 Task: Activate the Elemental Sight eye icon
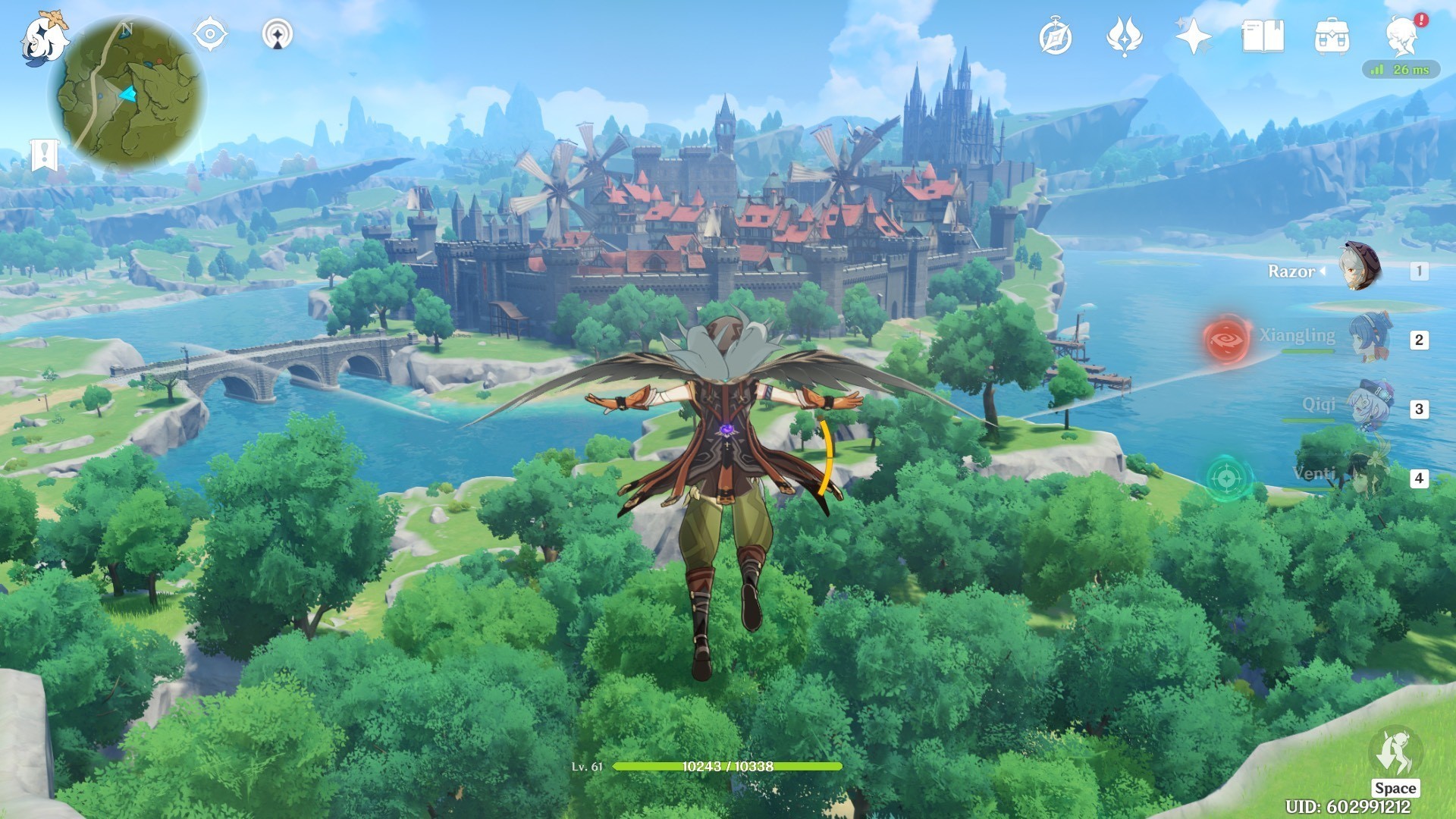(x=209, y=33)
